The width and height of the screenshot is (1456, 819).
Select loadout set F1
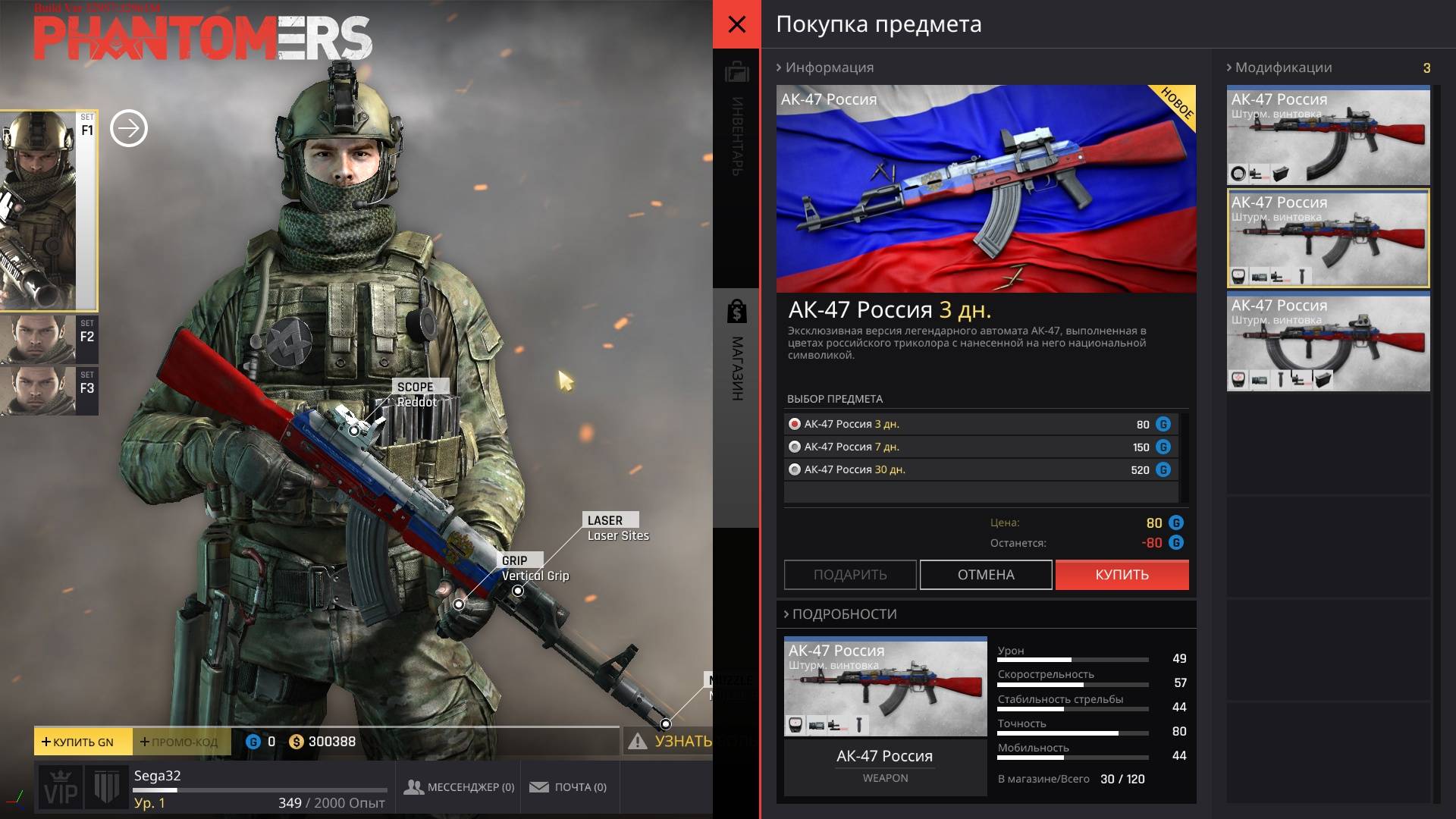[x=48, y=210]
